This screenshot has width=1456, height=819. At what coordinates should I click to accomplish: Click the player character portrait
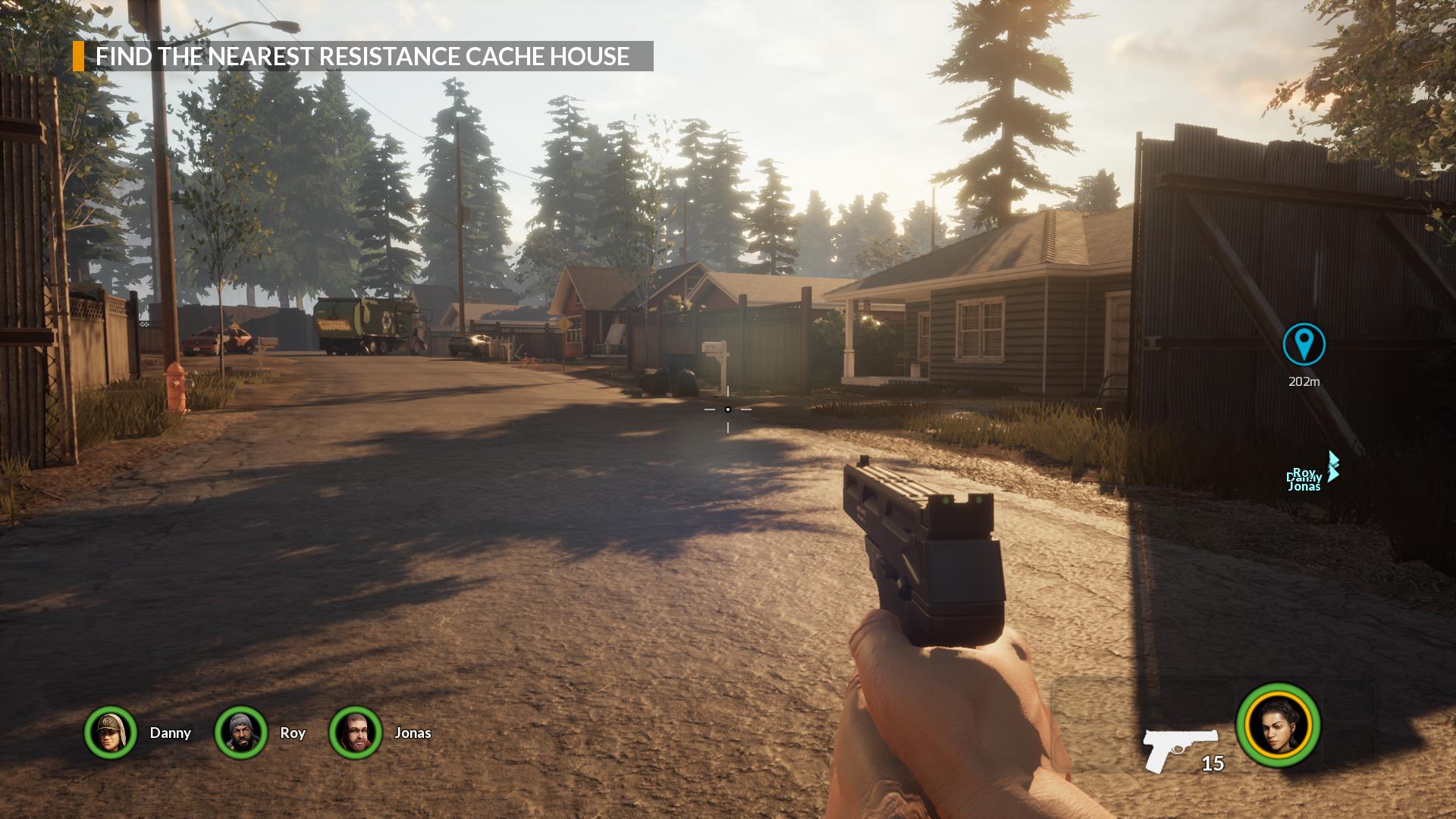(1279, 725)
